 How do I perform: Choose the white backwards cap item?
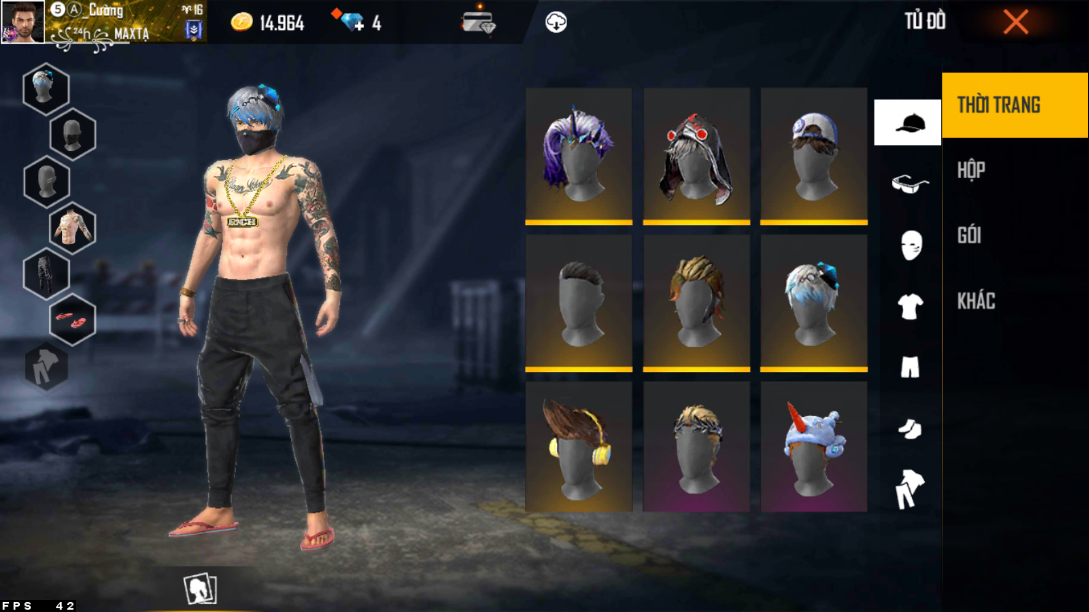pos(813,154)
